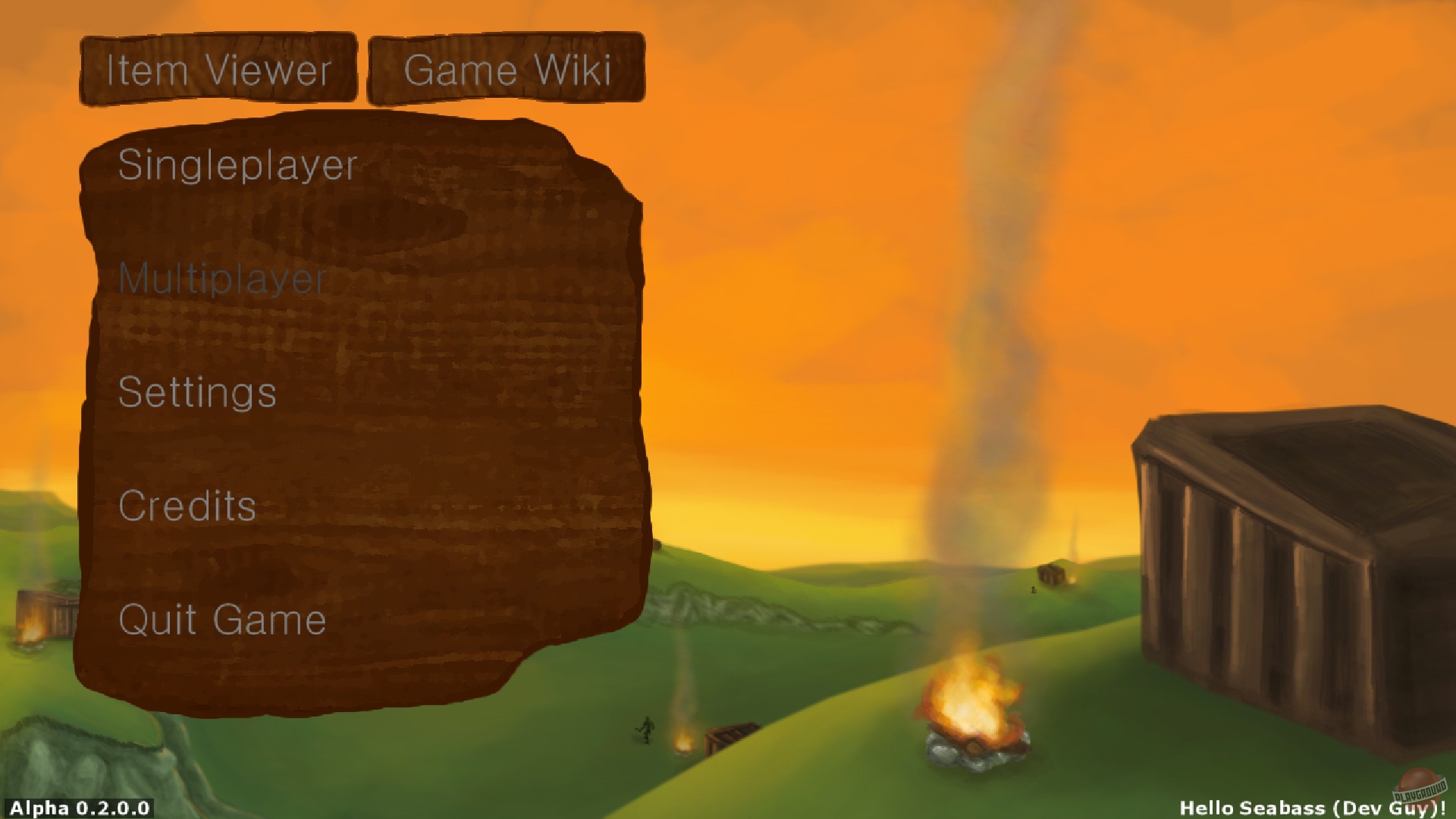Open the Settings menu
1456x819 pixels.
(196, 394)
